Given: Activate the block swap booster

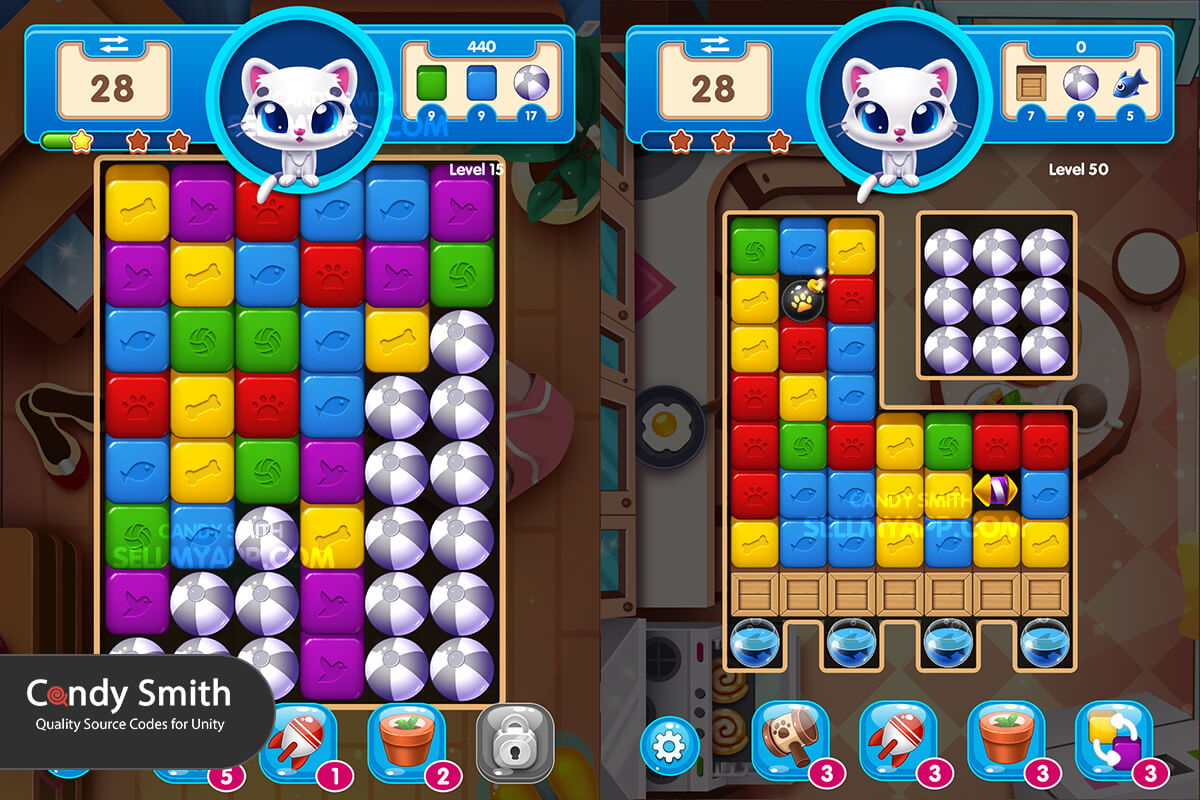Looking at the screenshot, I should tap(1112, 741).
